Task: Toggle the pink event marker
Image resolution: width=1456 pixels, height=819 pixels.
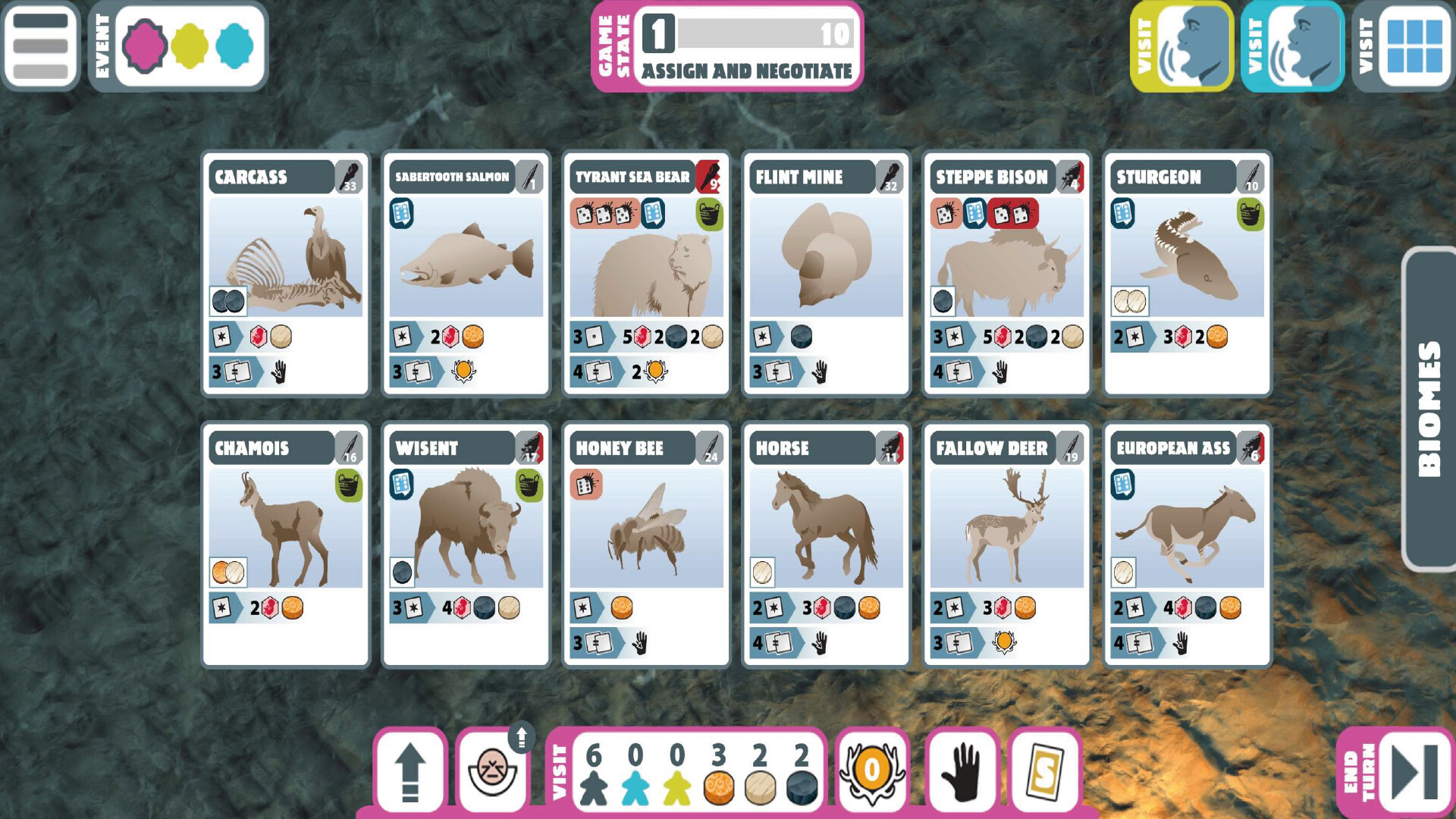Action: click(x=146, y=47)
